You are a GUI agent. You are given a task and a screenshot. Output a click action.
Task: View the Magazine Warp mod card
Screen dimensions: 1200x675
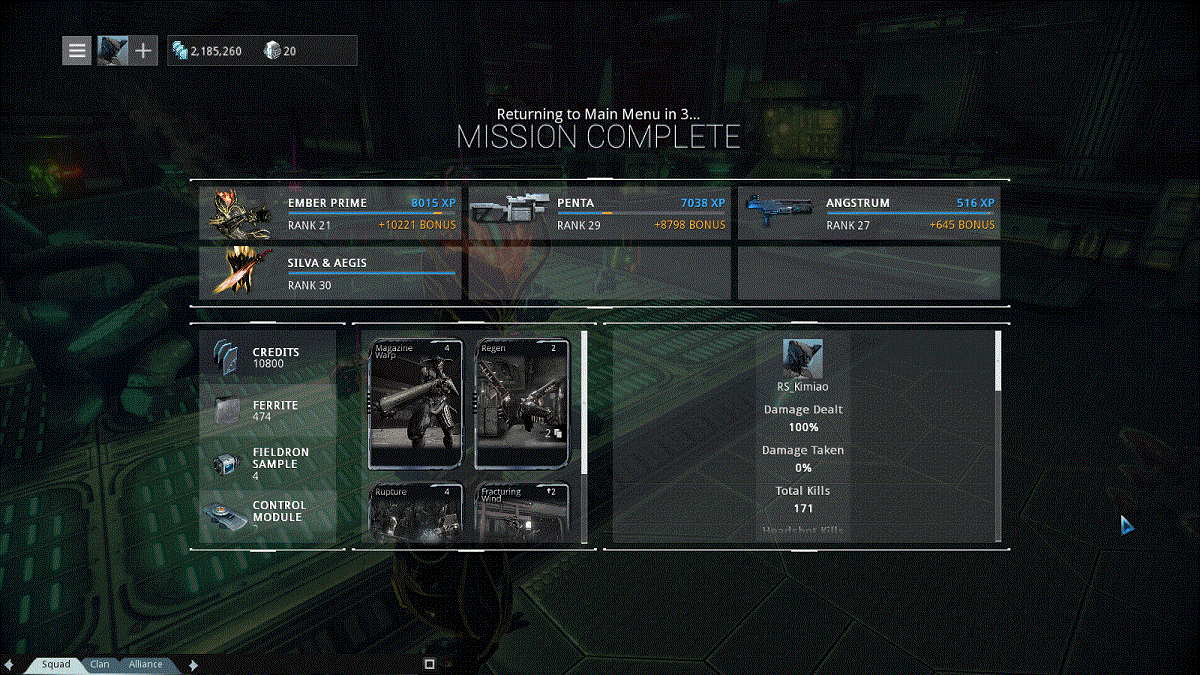pyautogui.click(x=417, y=404)
